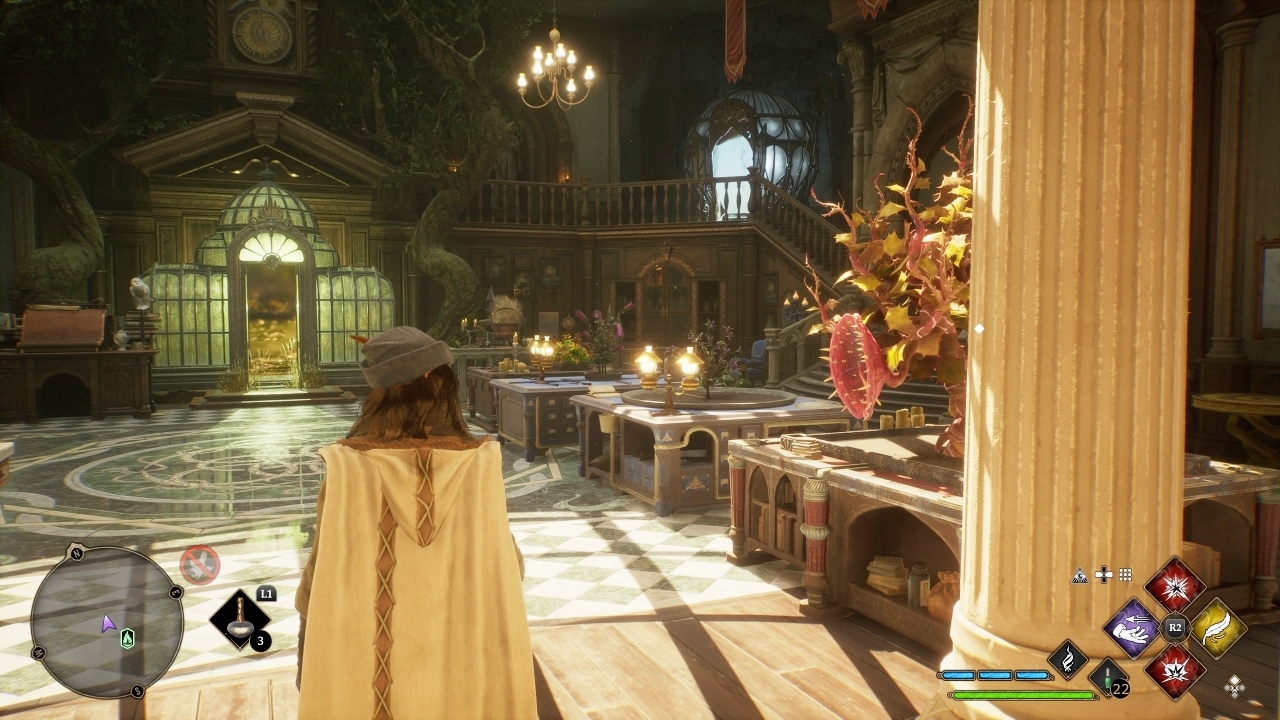Click the white d-pad cross icon
This screenshot has height=720, width=1280.
click(1103, 575)
